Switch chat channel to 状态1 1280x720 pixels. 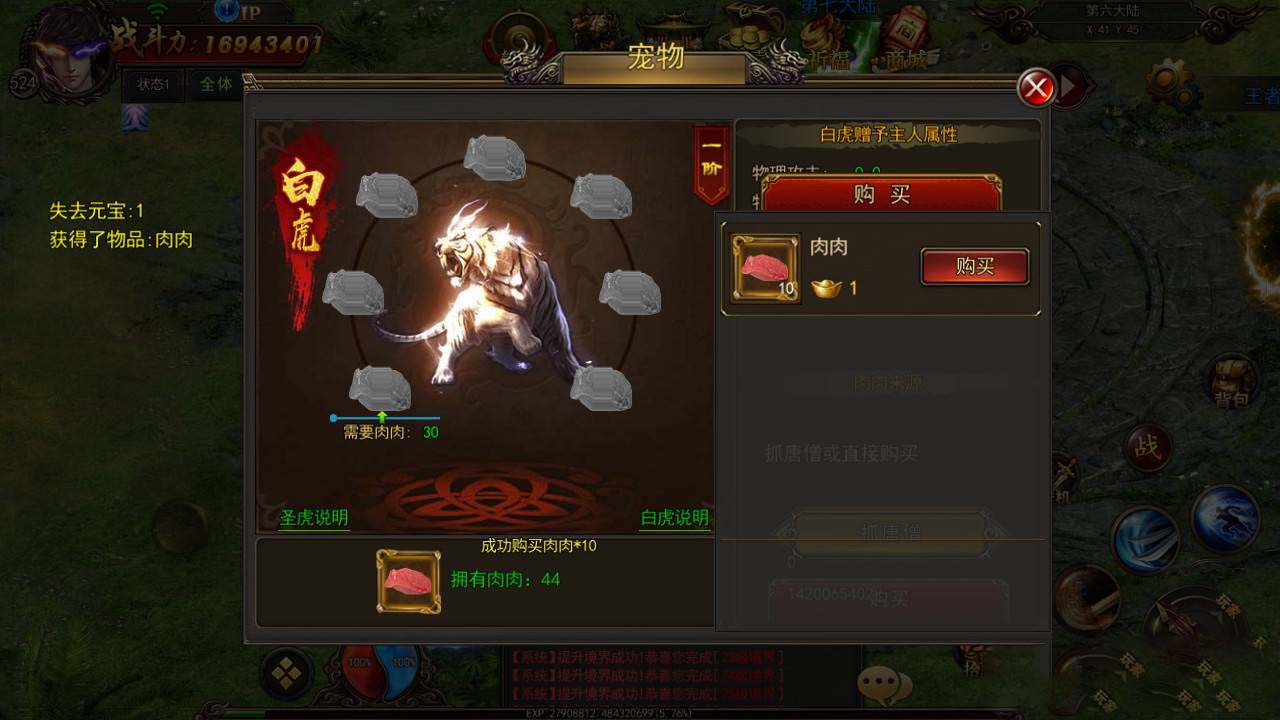tap(150, 85)
